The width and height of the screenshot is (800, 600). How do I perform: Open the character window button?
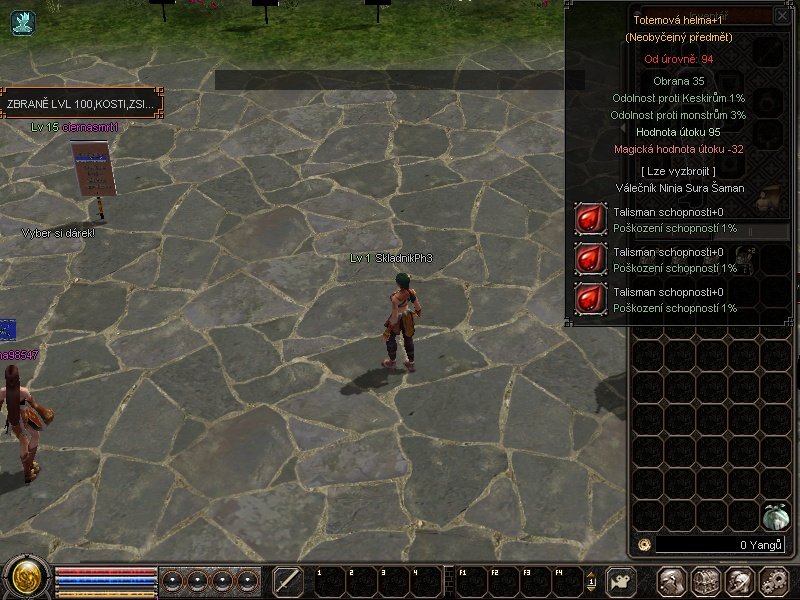(671, 581)
